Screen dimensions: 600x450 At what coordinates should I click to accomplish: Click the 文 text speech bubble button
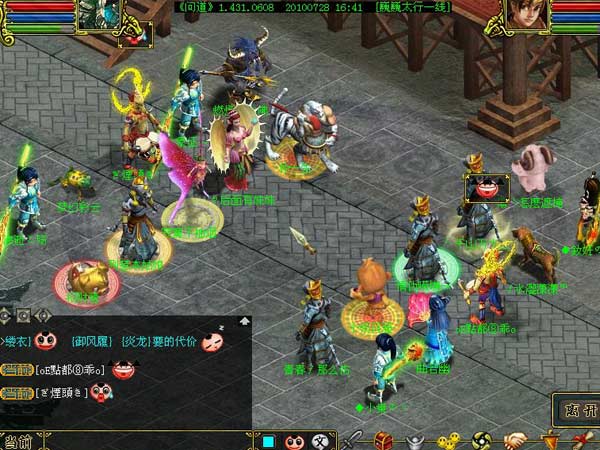(320, 440)
